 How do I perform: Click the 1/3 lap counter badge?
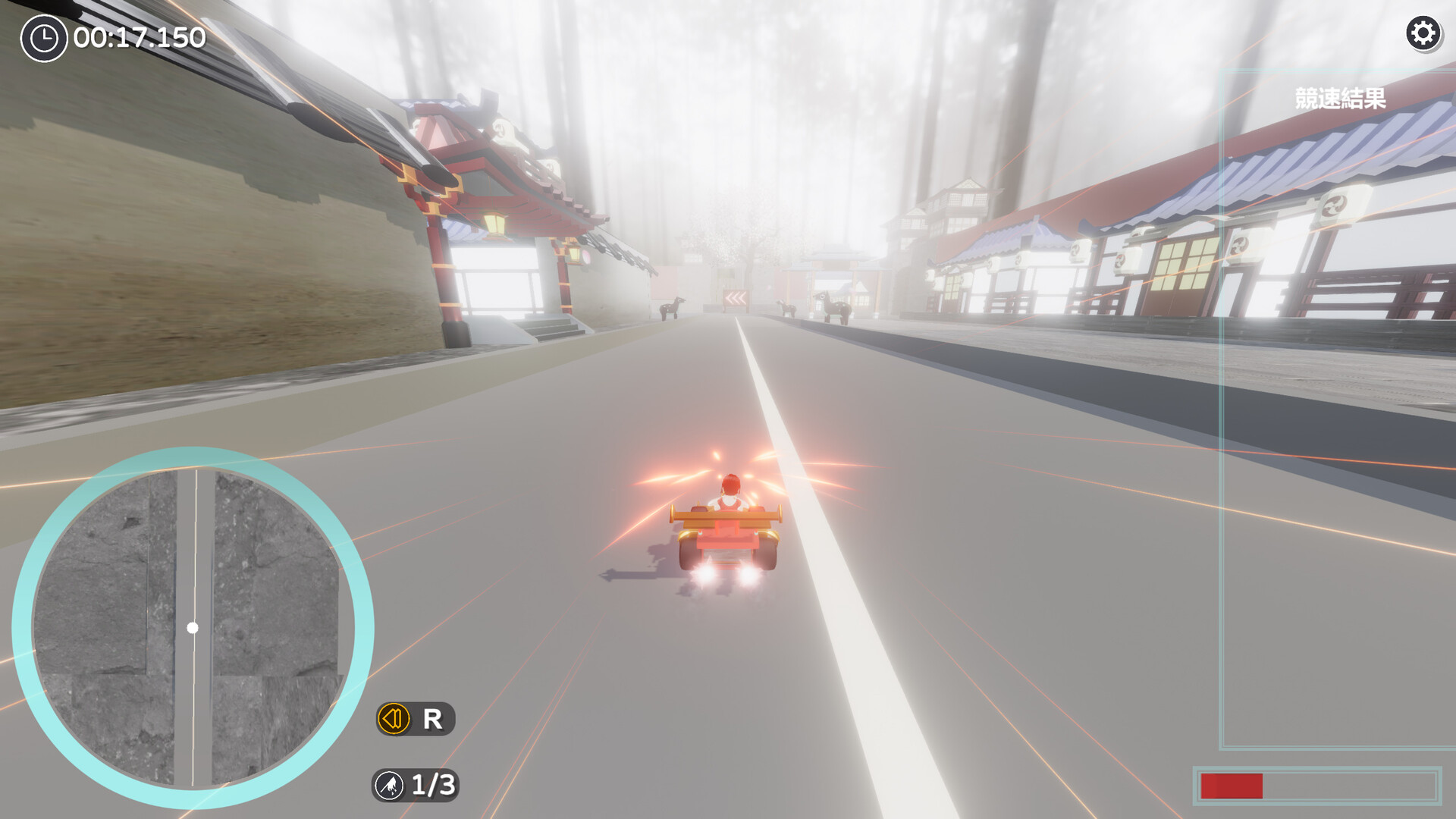pyautogui.click(x=416, y=786)
